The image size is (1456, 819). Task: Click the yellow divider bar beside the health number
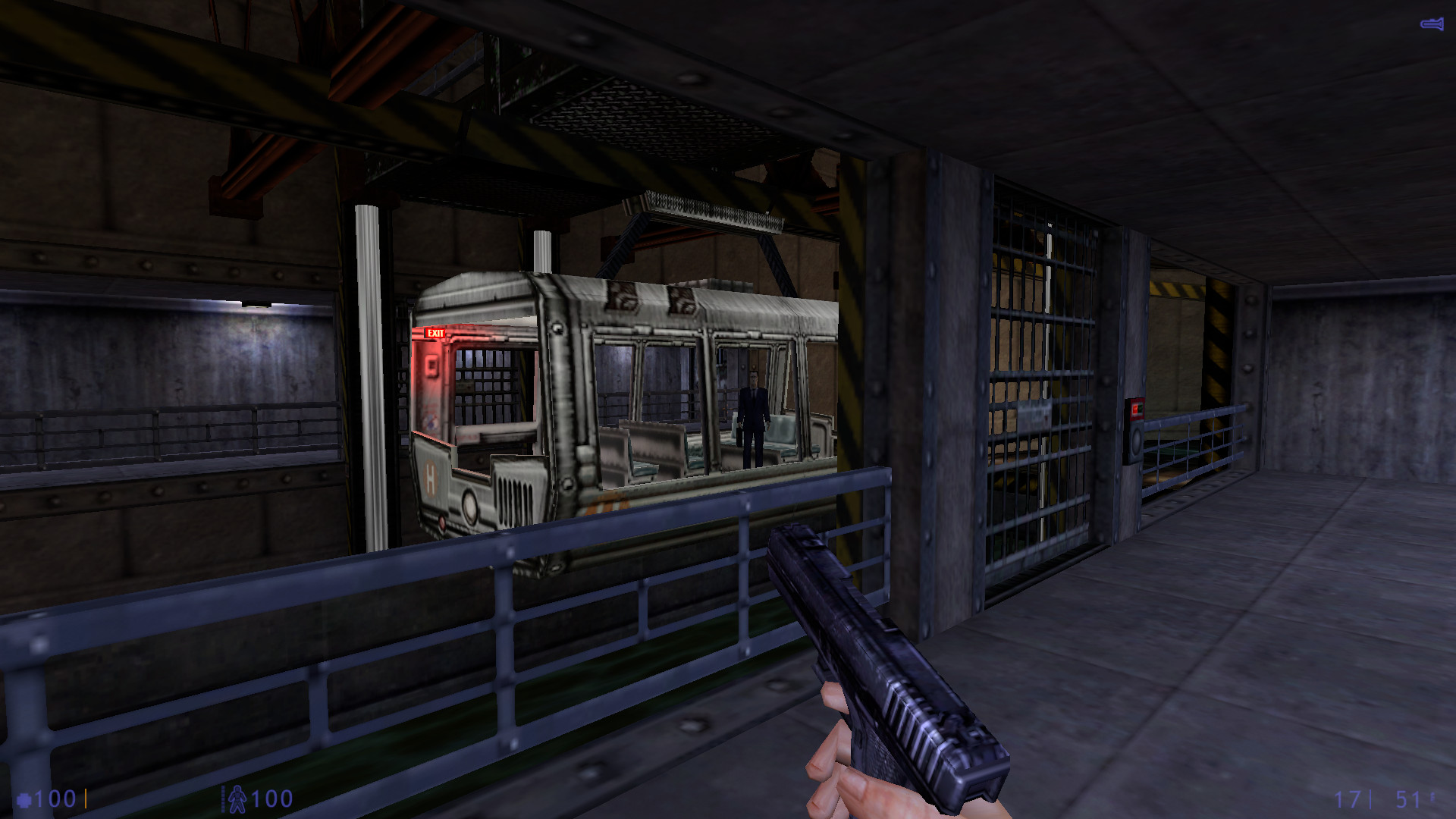pos(86,799)
